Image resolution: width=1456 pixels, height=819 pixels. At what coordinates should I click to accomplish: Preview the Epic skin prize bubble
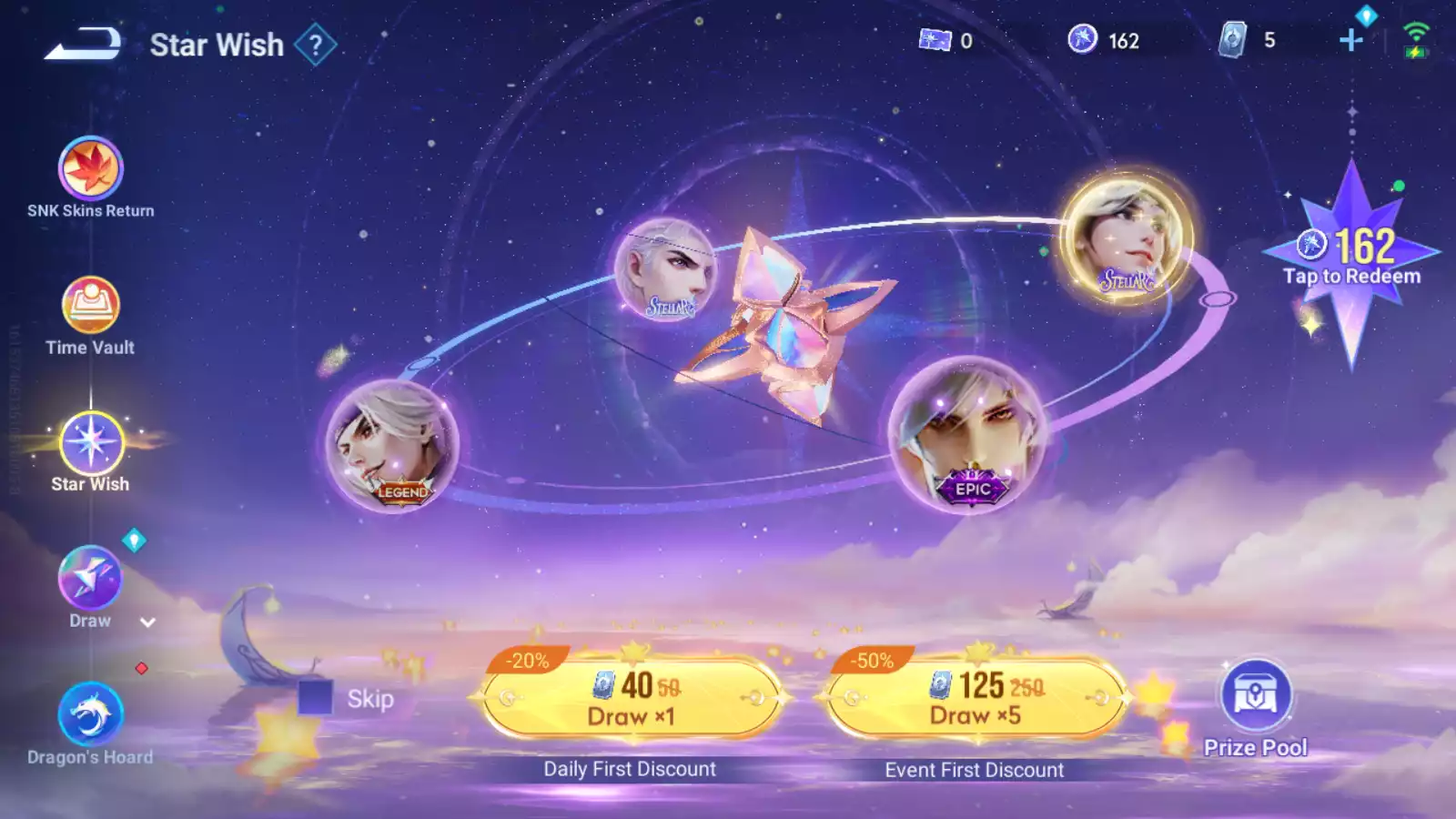967,434
